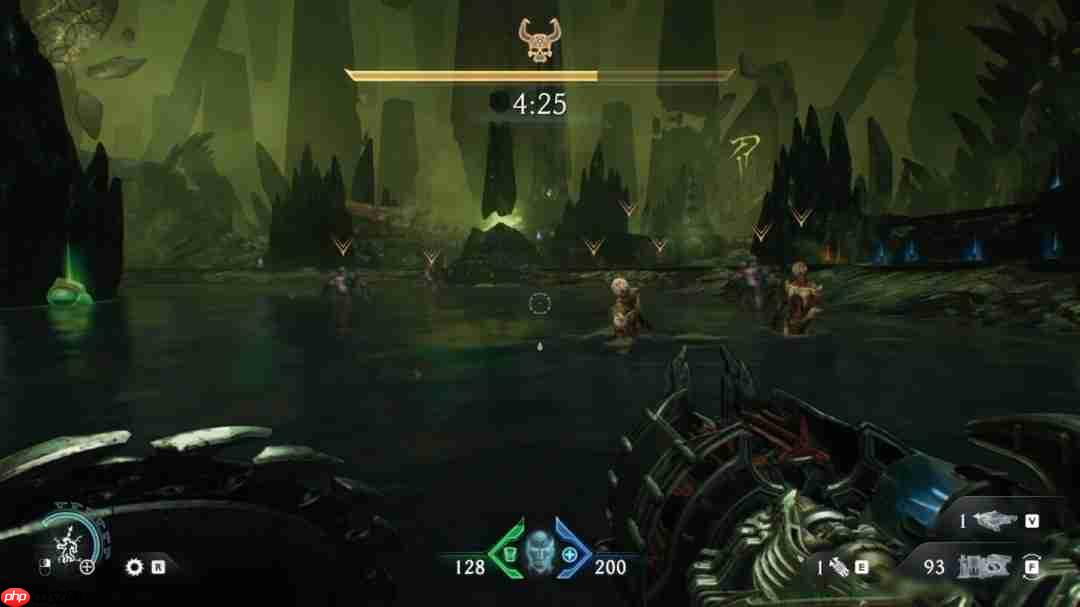The width and height of the screenshot is (1080, 607).
Task: Choose the heavy weapon icon beside V
Action: pos(996,521)
